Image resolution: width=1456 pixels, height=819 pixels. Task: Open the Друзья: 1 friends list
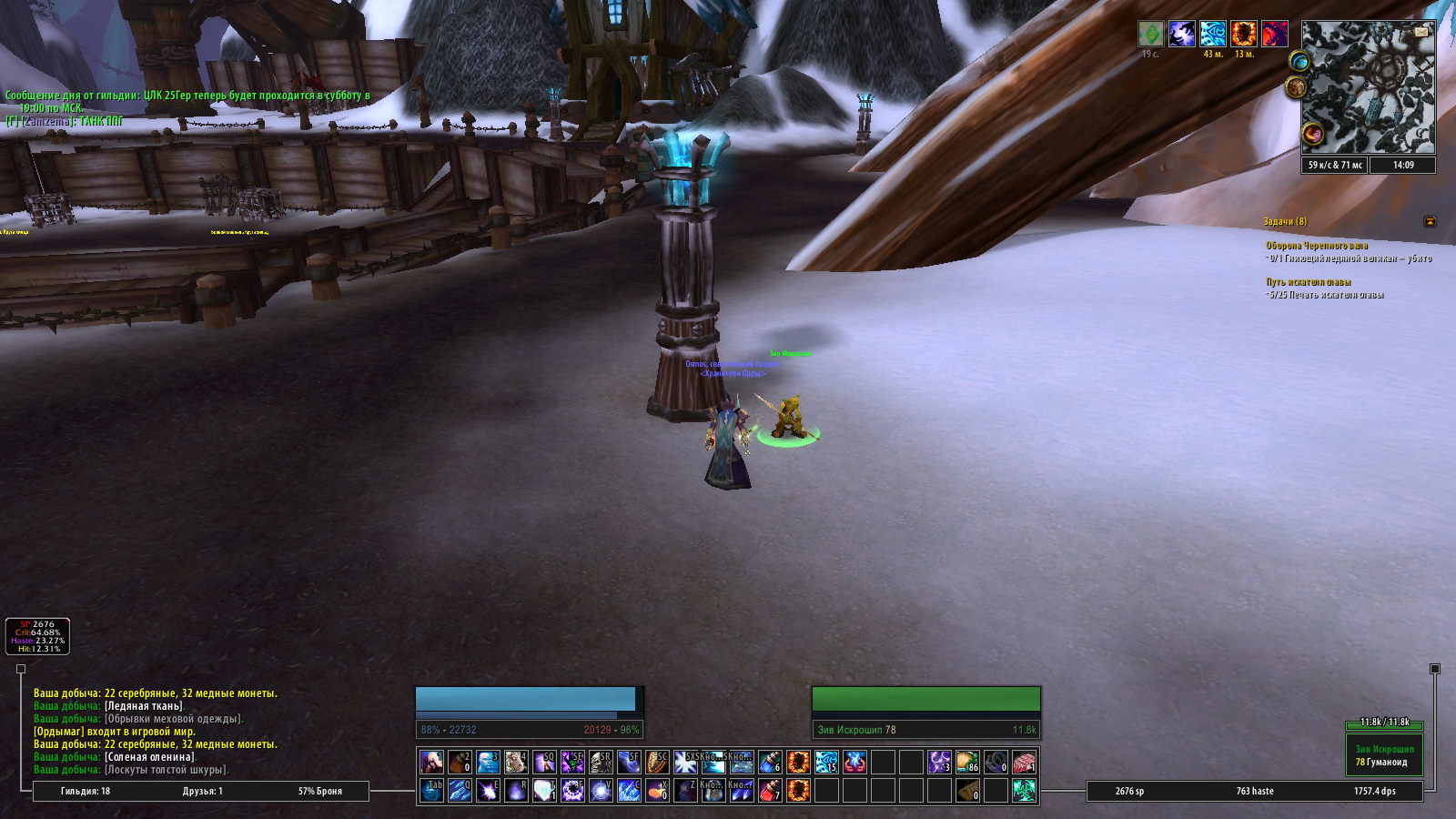click(202, 791)
